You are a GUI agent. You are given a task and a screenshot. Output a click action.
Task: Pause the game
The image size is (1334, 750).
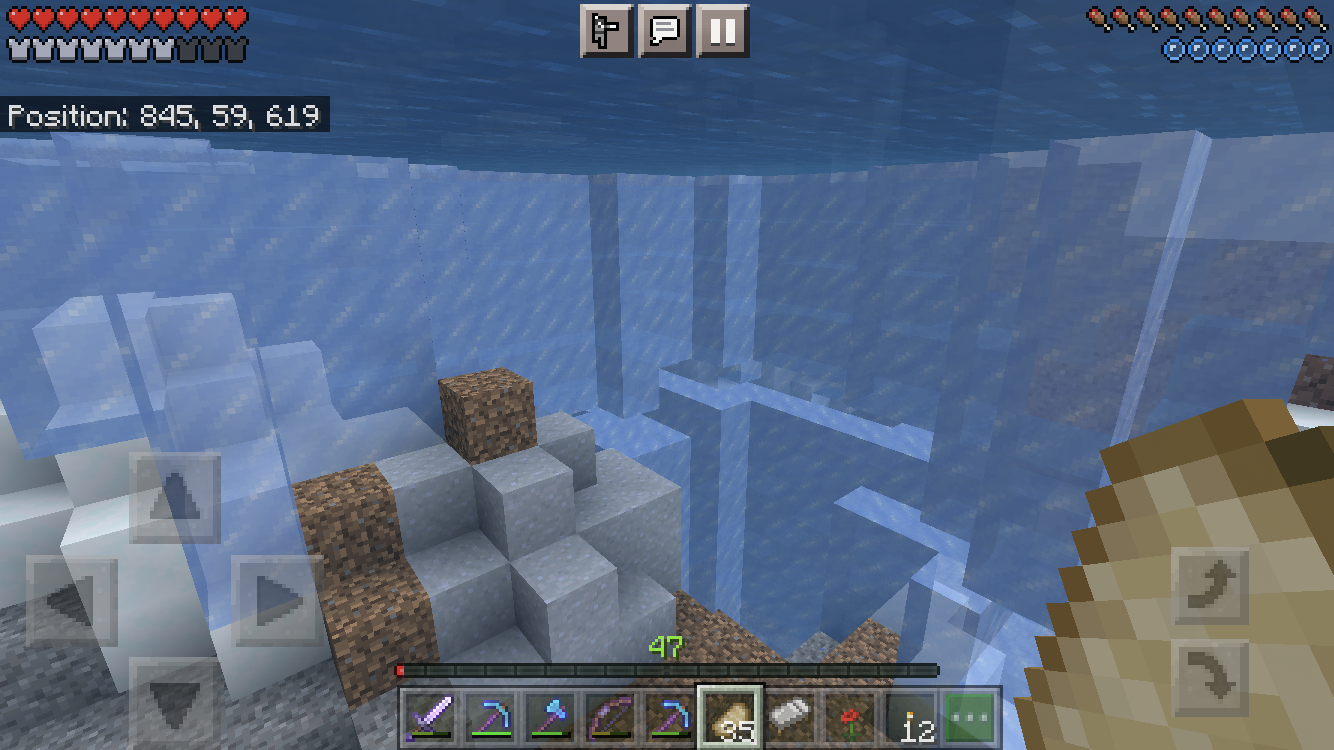722,31
